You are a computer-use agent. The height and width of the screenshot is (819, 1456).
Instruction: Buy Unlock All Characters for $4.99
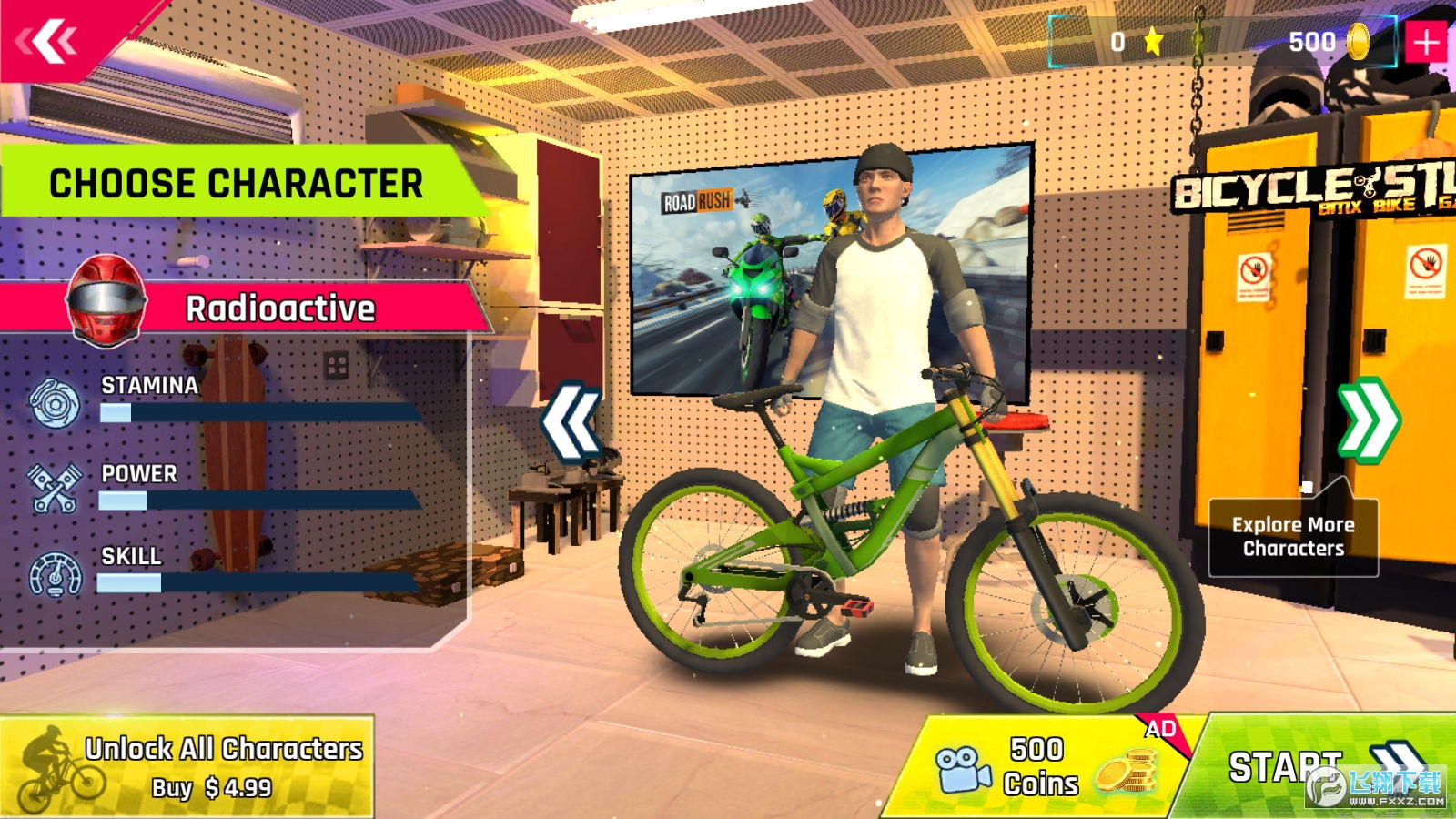(x=187, y=766)
